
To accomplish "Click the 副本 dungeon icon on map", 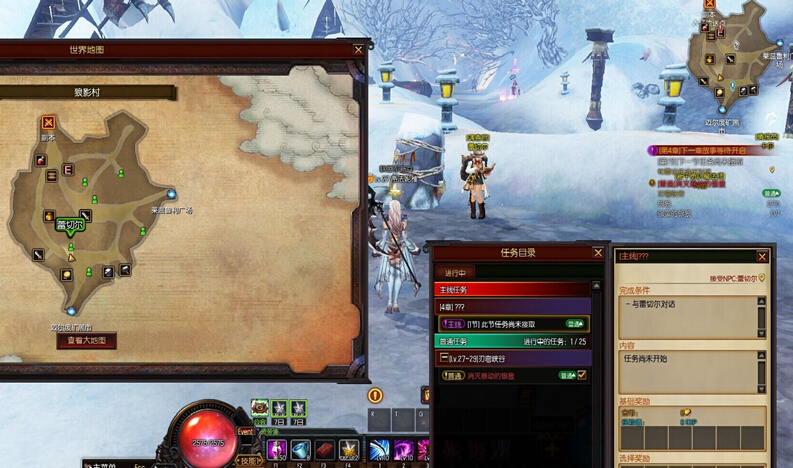I will (48, 122).
